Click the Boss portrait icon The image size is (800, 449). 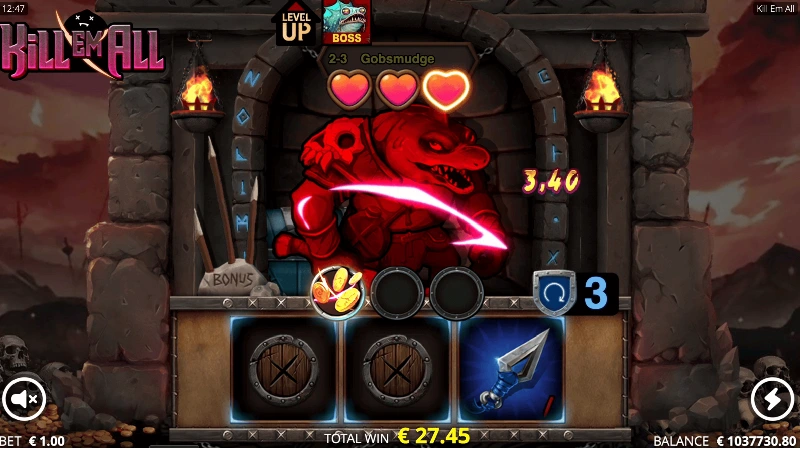click(x=346, y=22)
